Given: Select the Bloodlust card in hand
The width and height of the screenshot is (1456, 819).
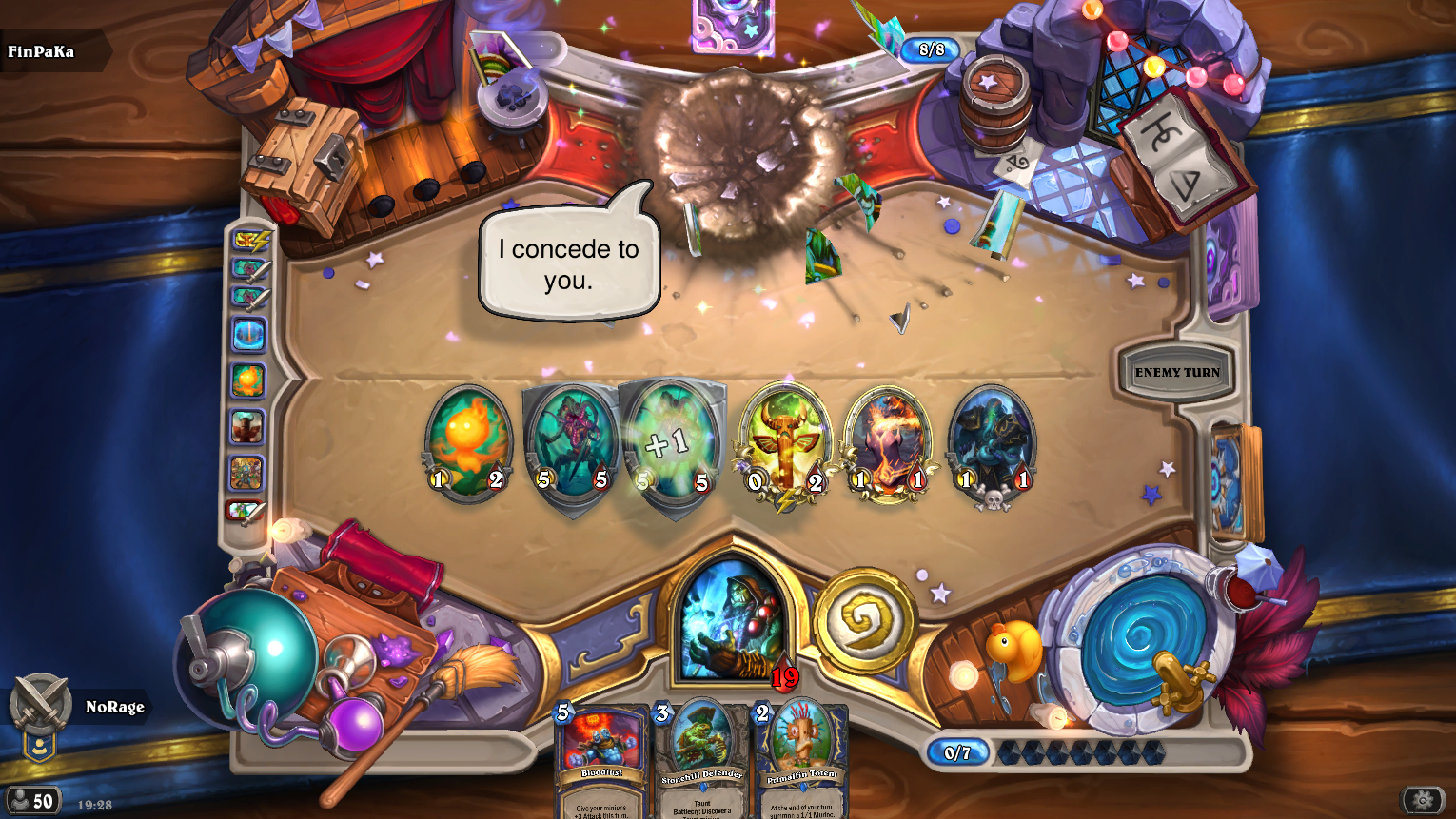Looking at the screenshot, I should pos(600,761).
